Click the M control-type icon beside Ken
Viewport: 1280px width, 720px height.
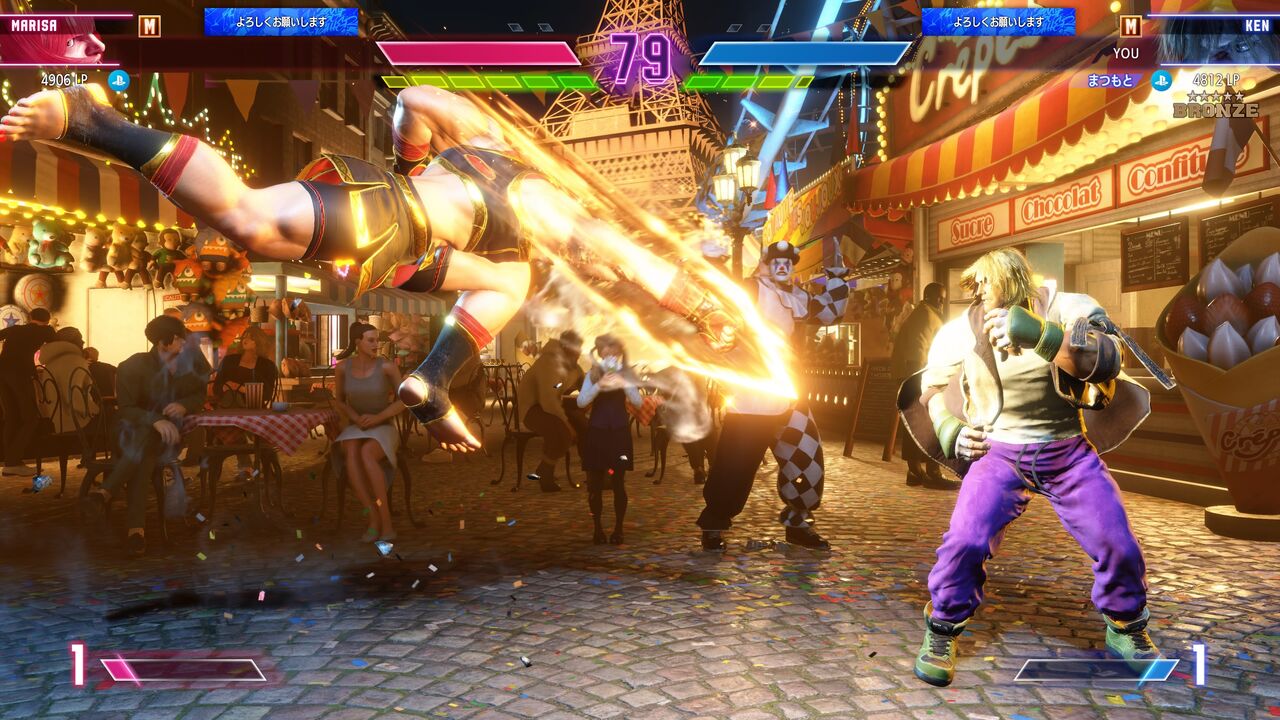[x=1130, y=26]
